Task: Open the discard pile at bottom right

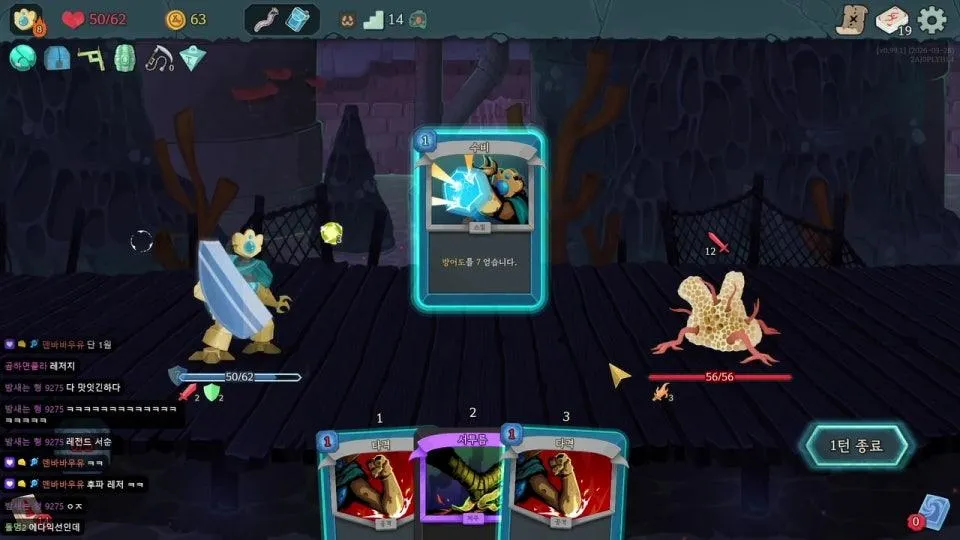Action: click(x=930, y=510)
